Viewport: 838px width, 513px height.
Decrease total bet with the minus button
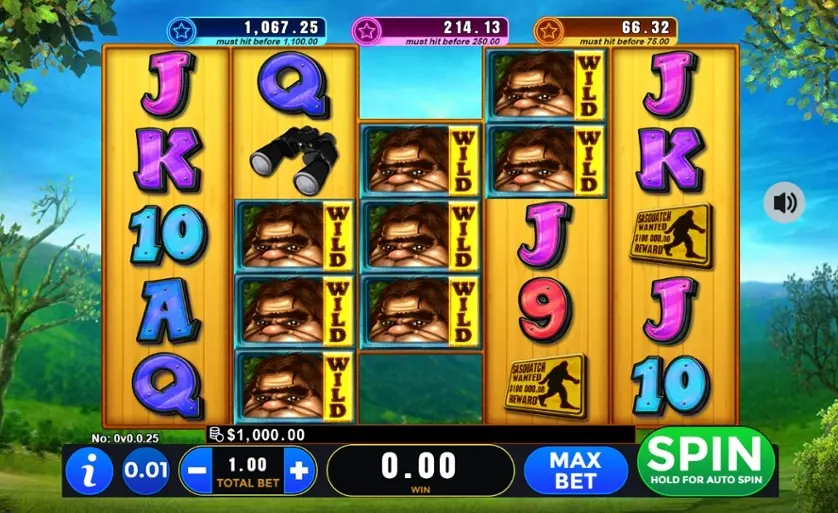tap(196, 468)
